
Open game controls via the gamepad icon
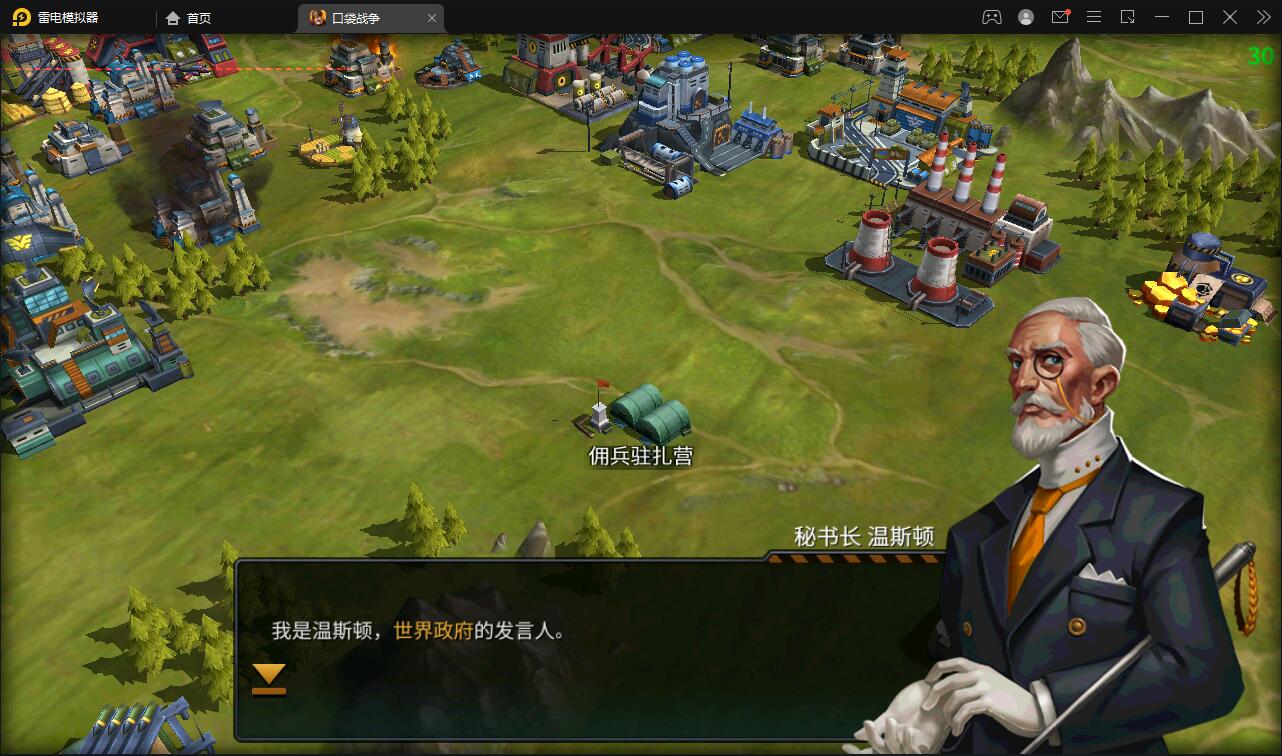coord(992,17)
